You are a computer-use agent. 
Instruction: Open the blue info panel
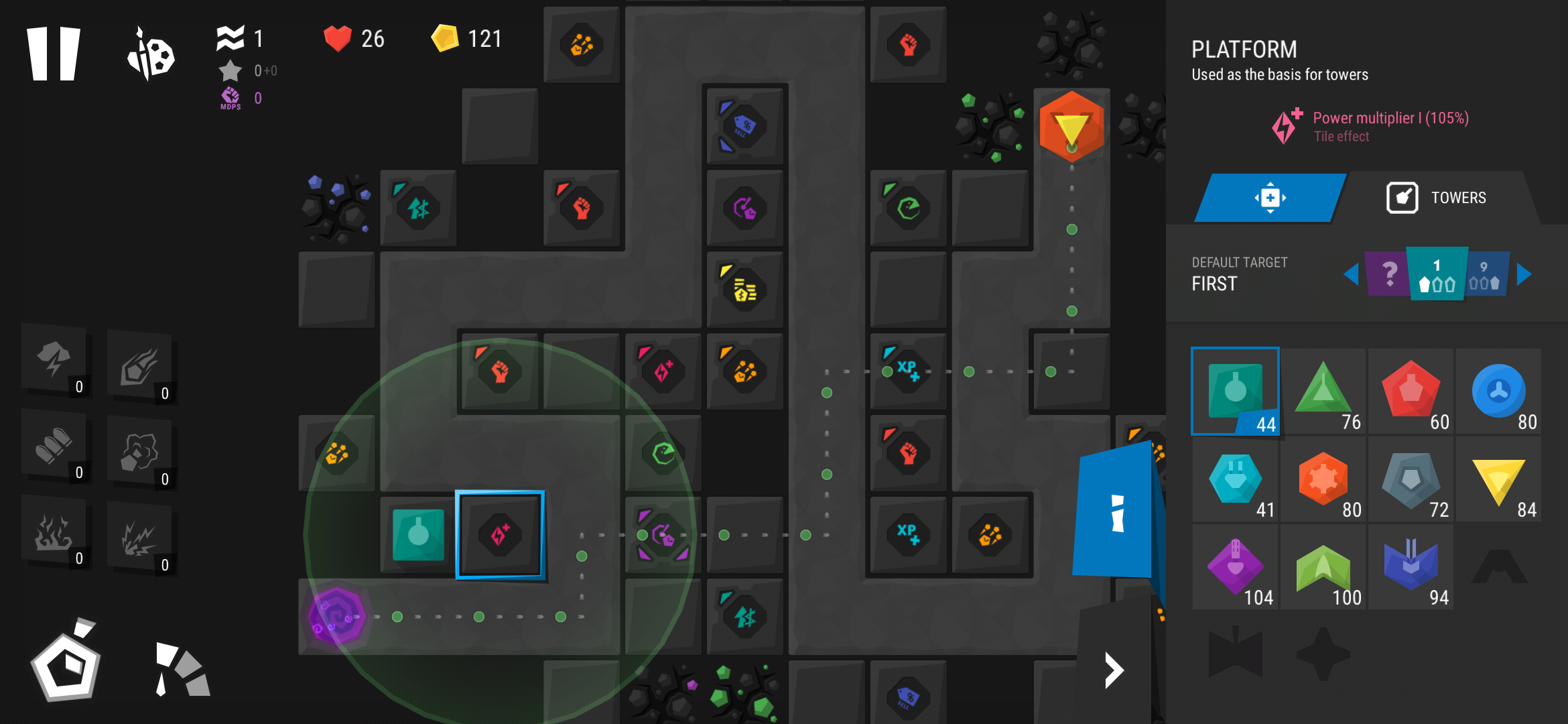pos(1116,513)
